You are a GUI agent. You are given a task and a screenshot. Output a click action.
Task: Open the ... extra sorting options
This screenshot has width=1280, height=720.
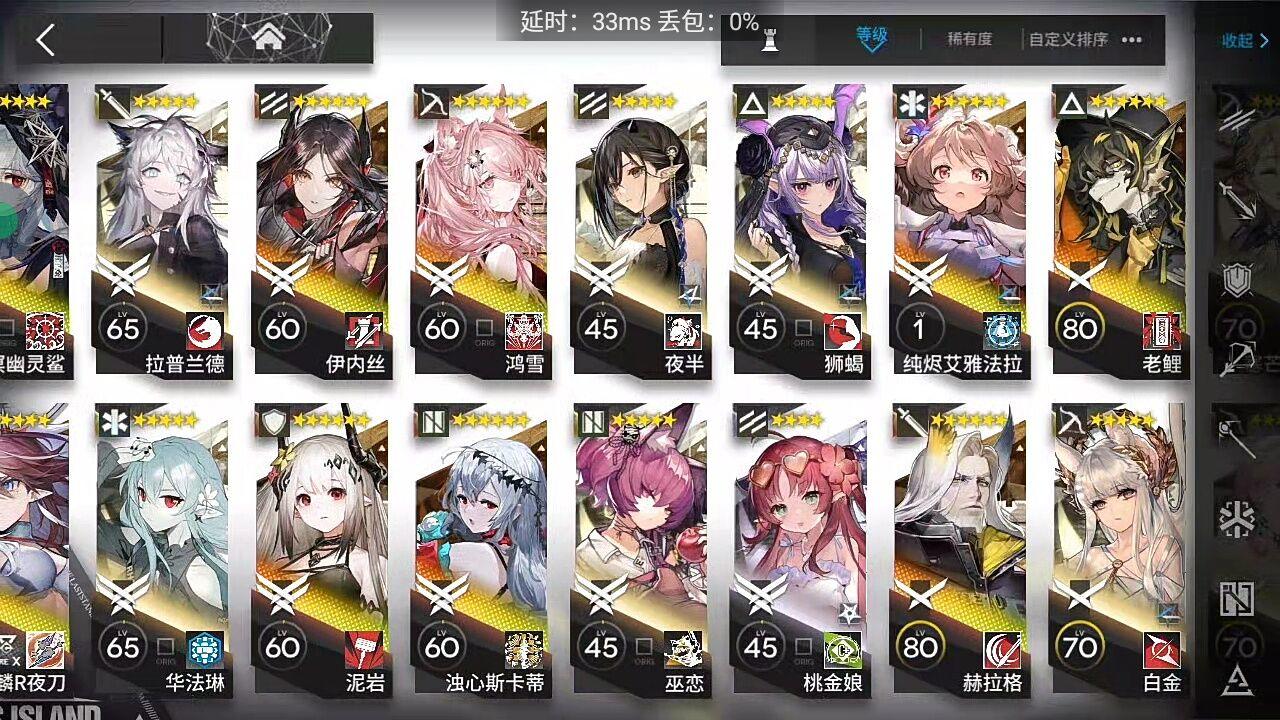pyautogui.click(x=1133, y=40)
